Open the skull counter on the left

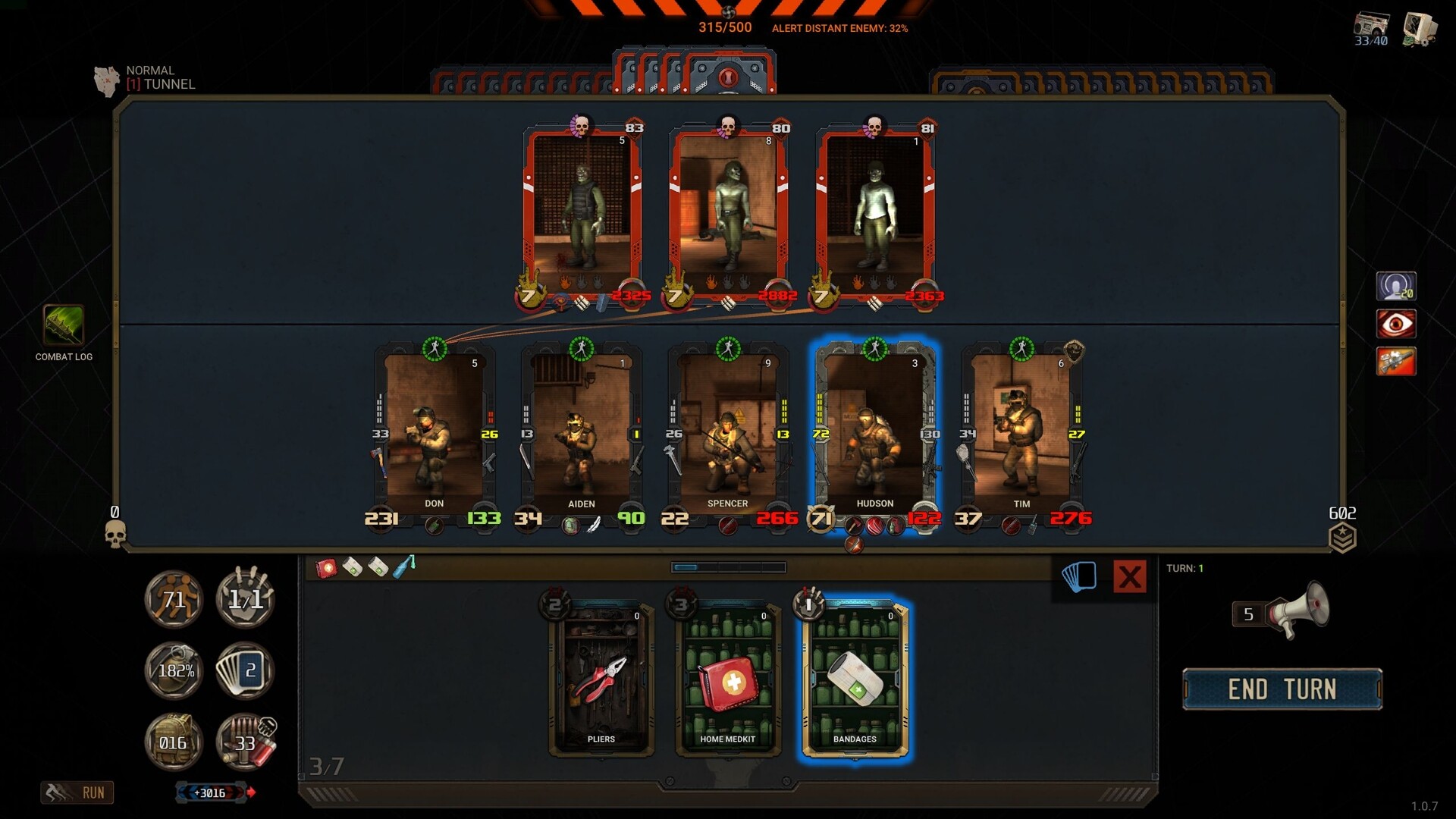(x=115, y=535)
